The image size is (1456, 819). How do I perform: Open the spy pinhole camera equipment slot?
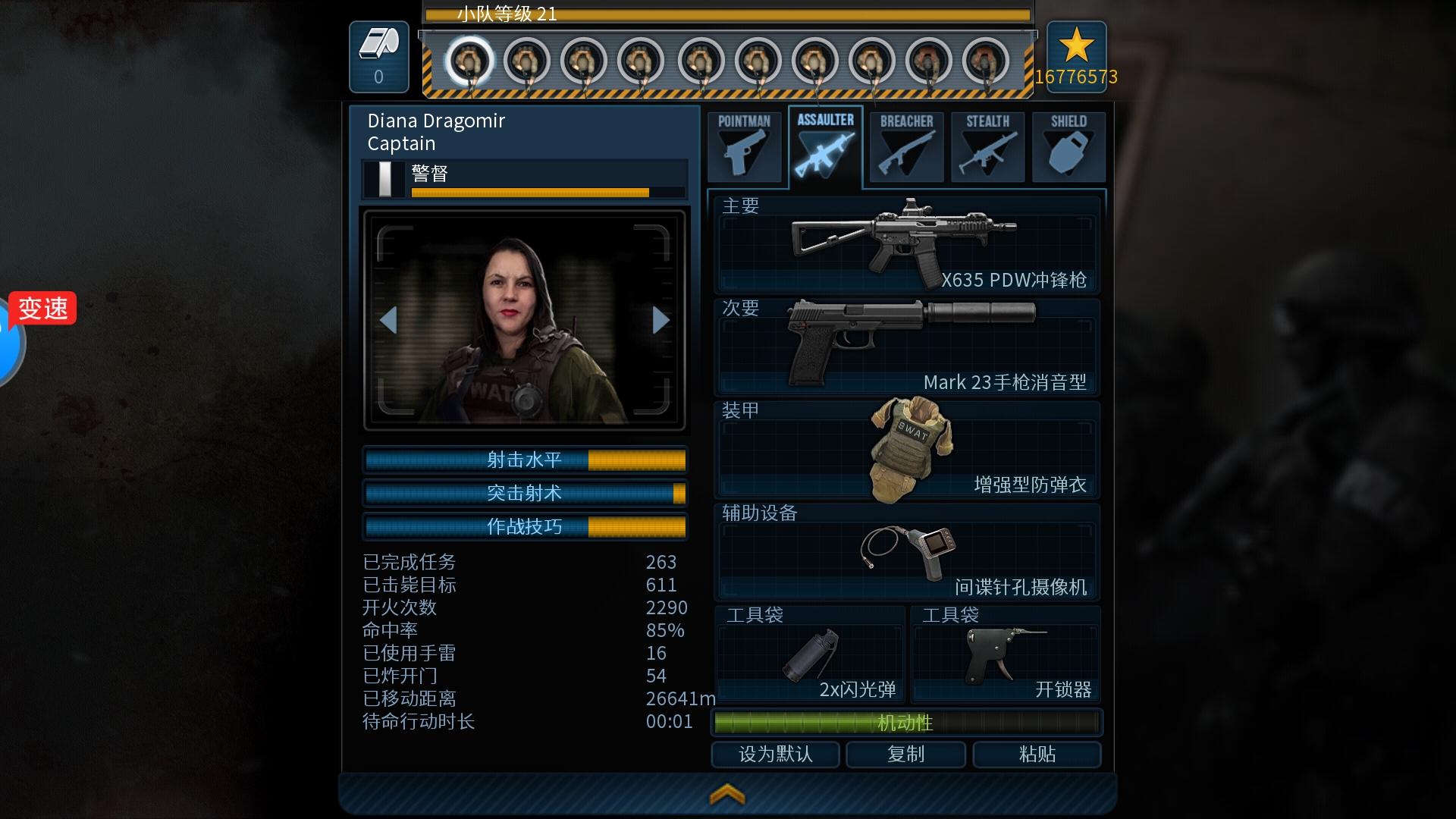tap(906, 551)
